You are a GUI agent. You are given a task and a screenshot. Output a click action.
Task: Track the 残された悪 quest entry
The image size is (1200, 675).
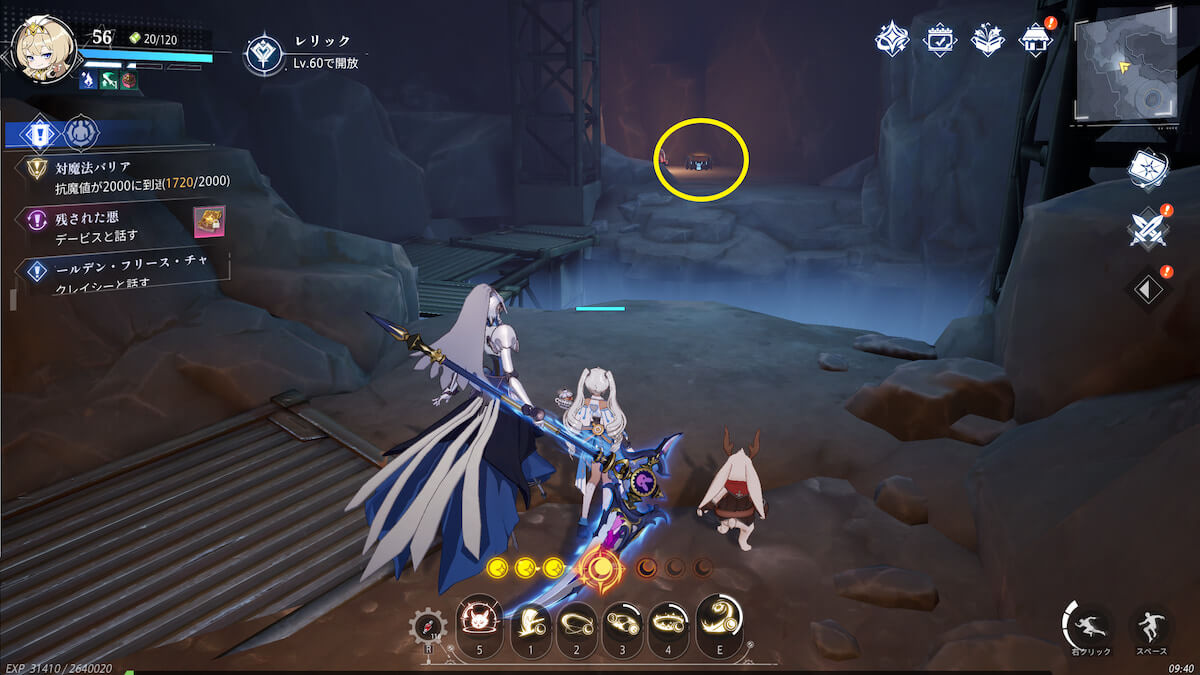tap(110, 226)
